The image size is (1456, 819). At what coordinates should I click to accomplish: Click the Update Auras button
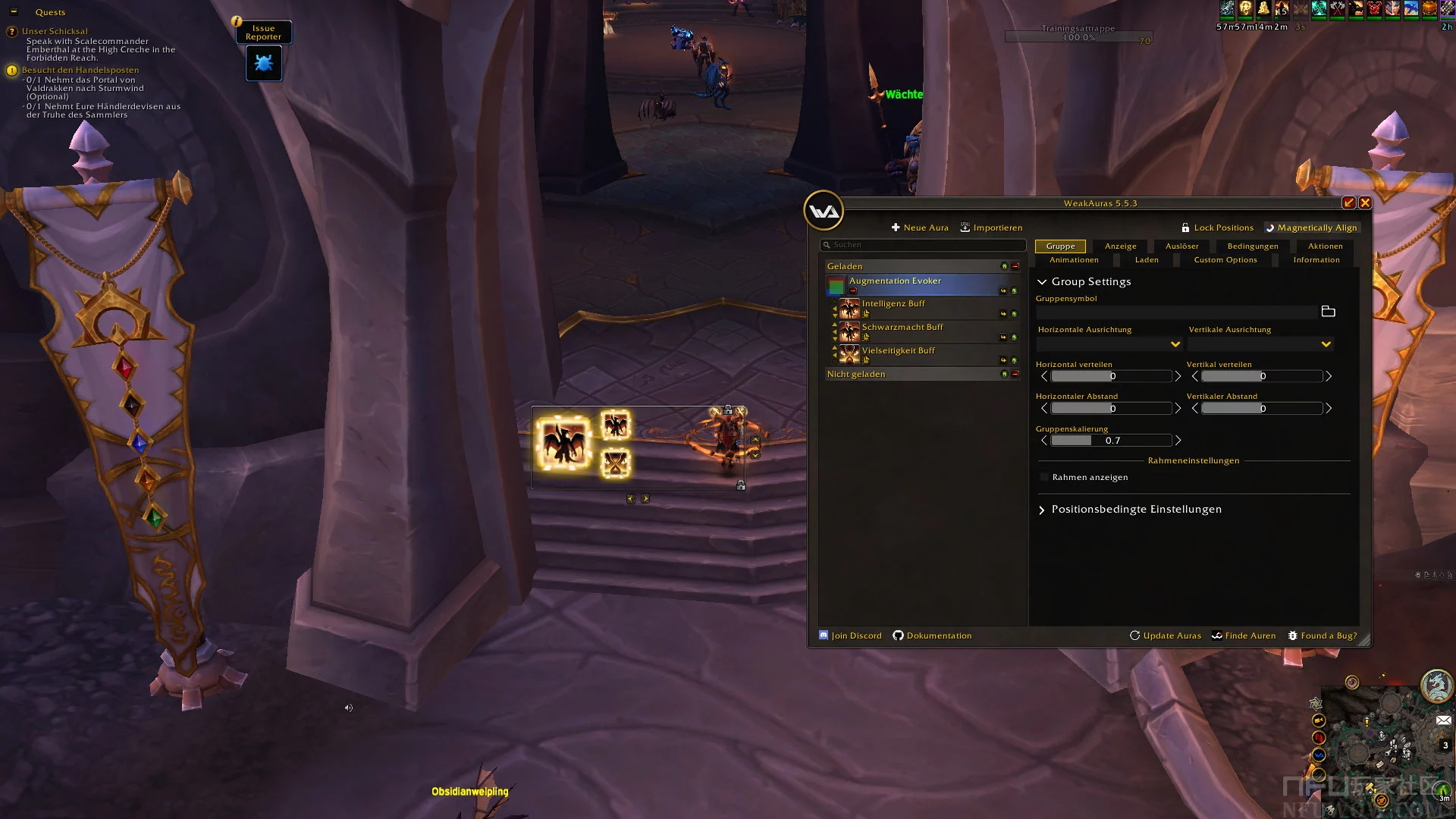tap(1166, 635)
